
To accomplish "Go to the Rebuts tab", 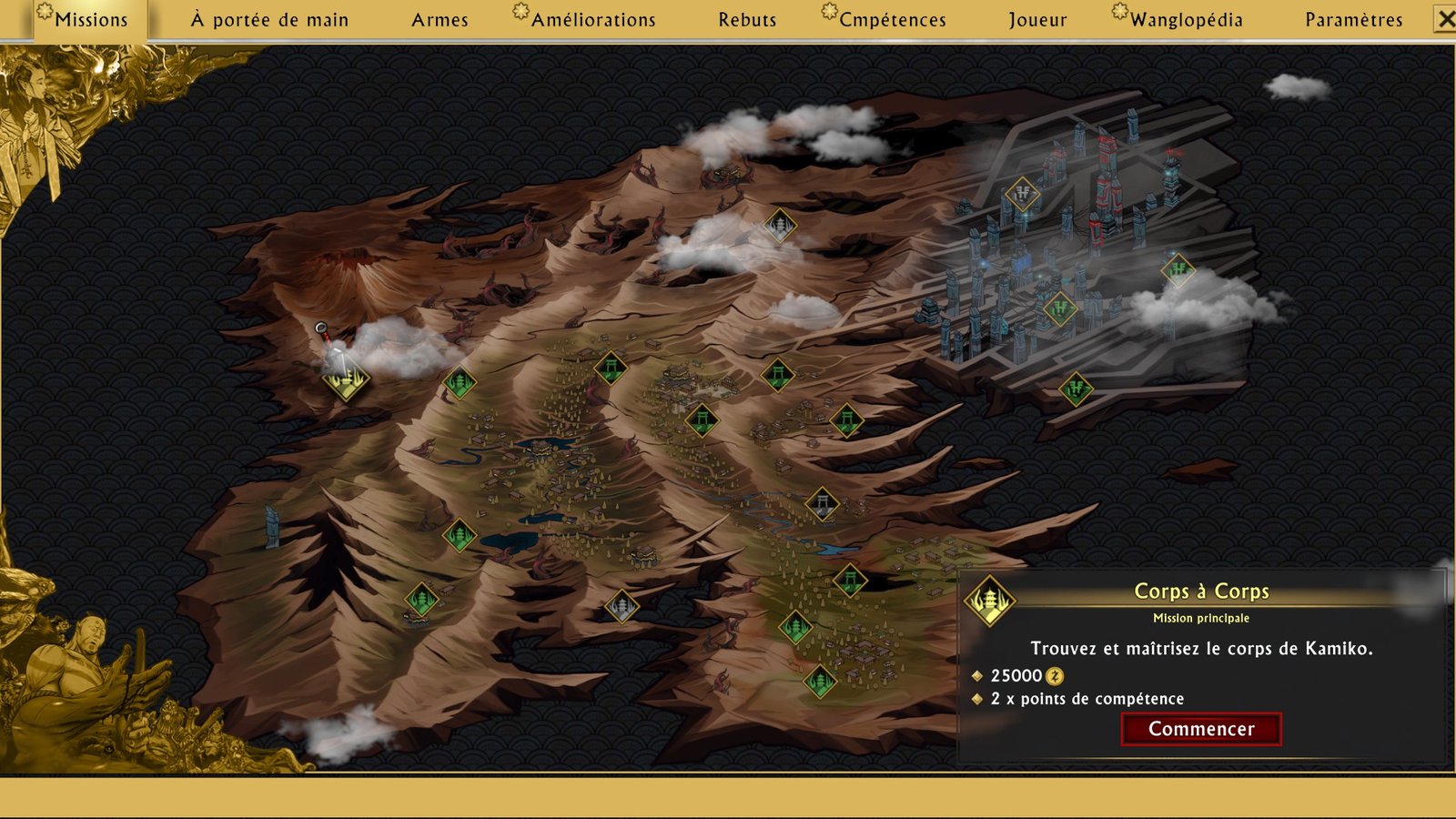I will coord(747,20).
